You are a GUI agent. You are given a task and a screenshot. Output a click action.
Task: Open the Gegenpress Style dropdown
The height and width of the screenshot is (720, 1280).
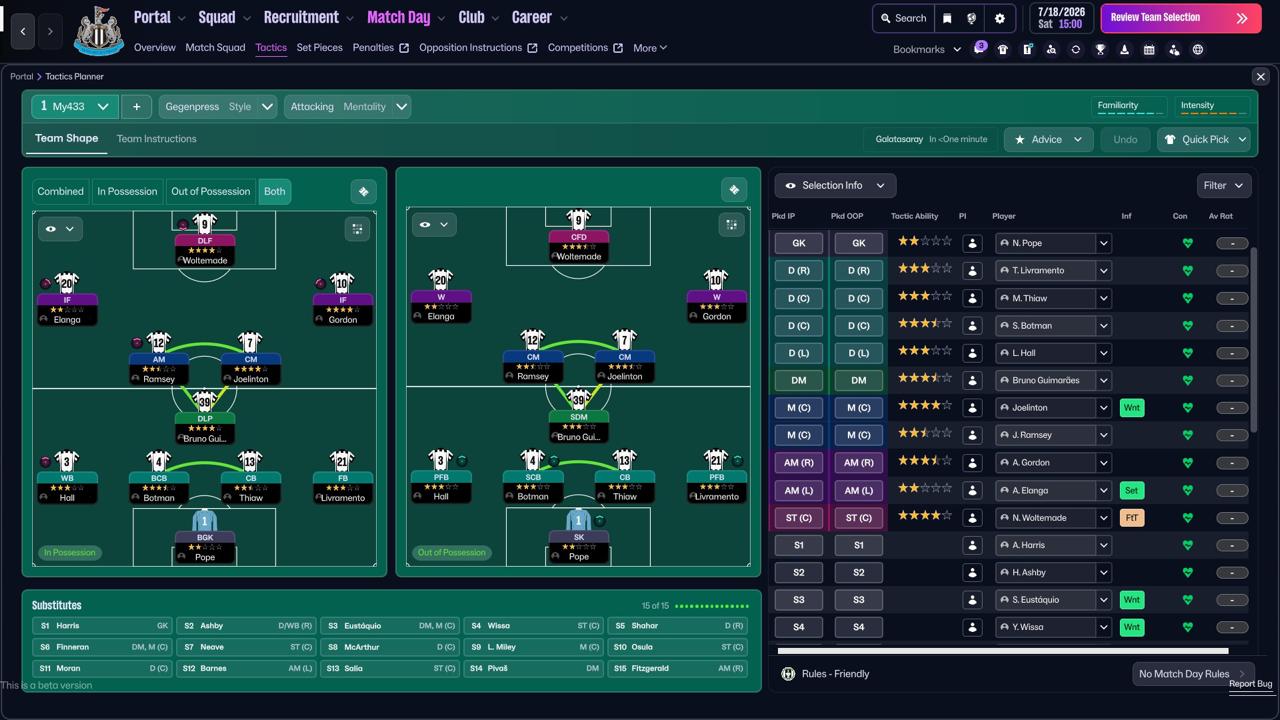click(218, 107)
